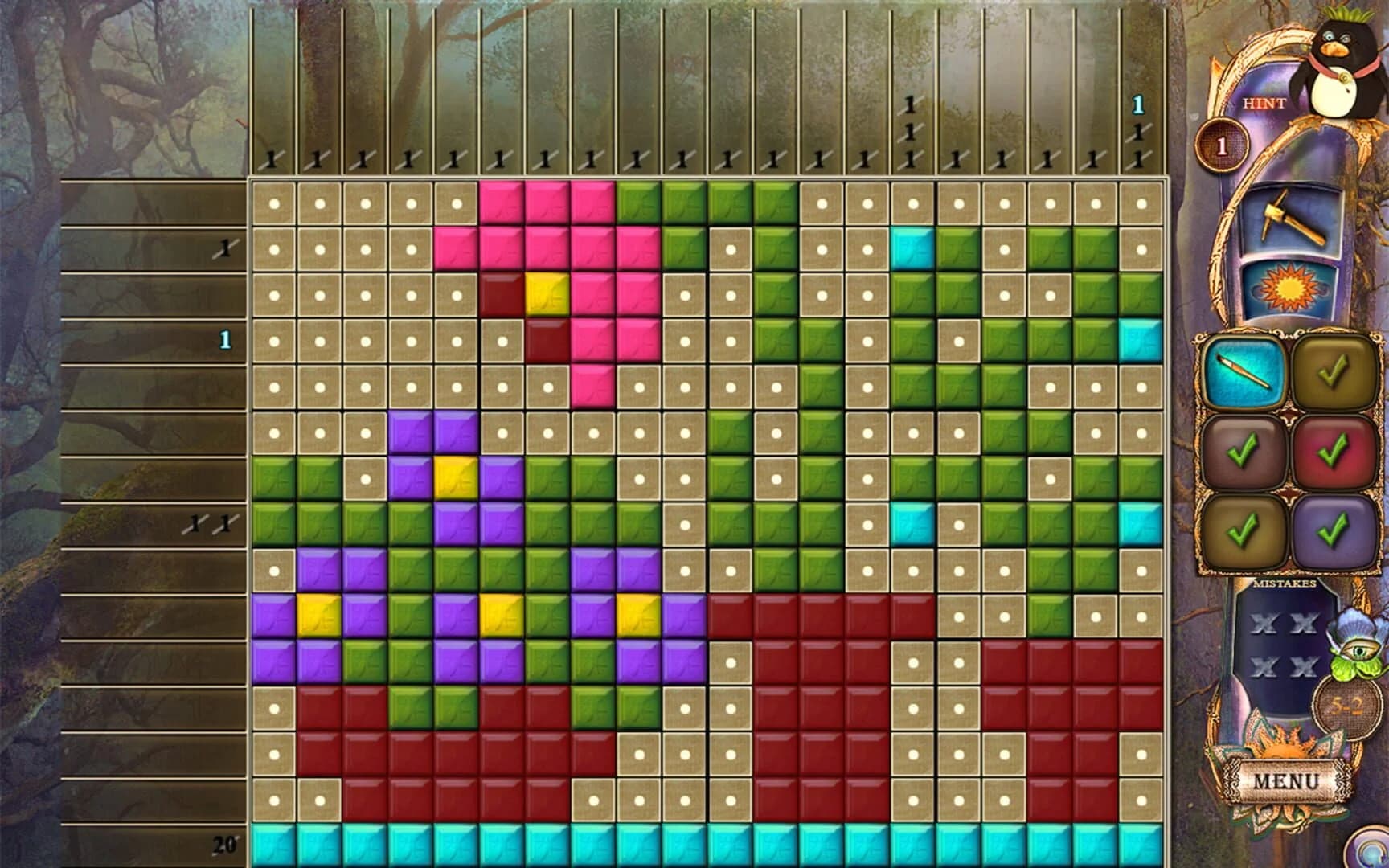This screenshot has height=868, width=1389.
Task: Toggle the checkmark on the purple color
Action: tap(1338, 530)
